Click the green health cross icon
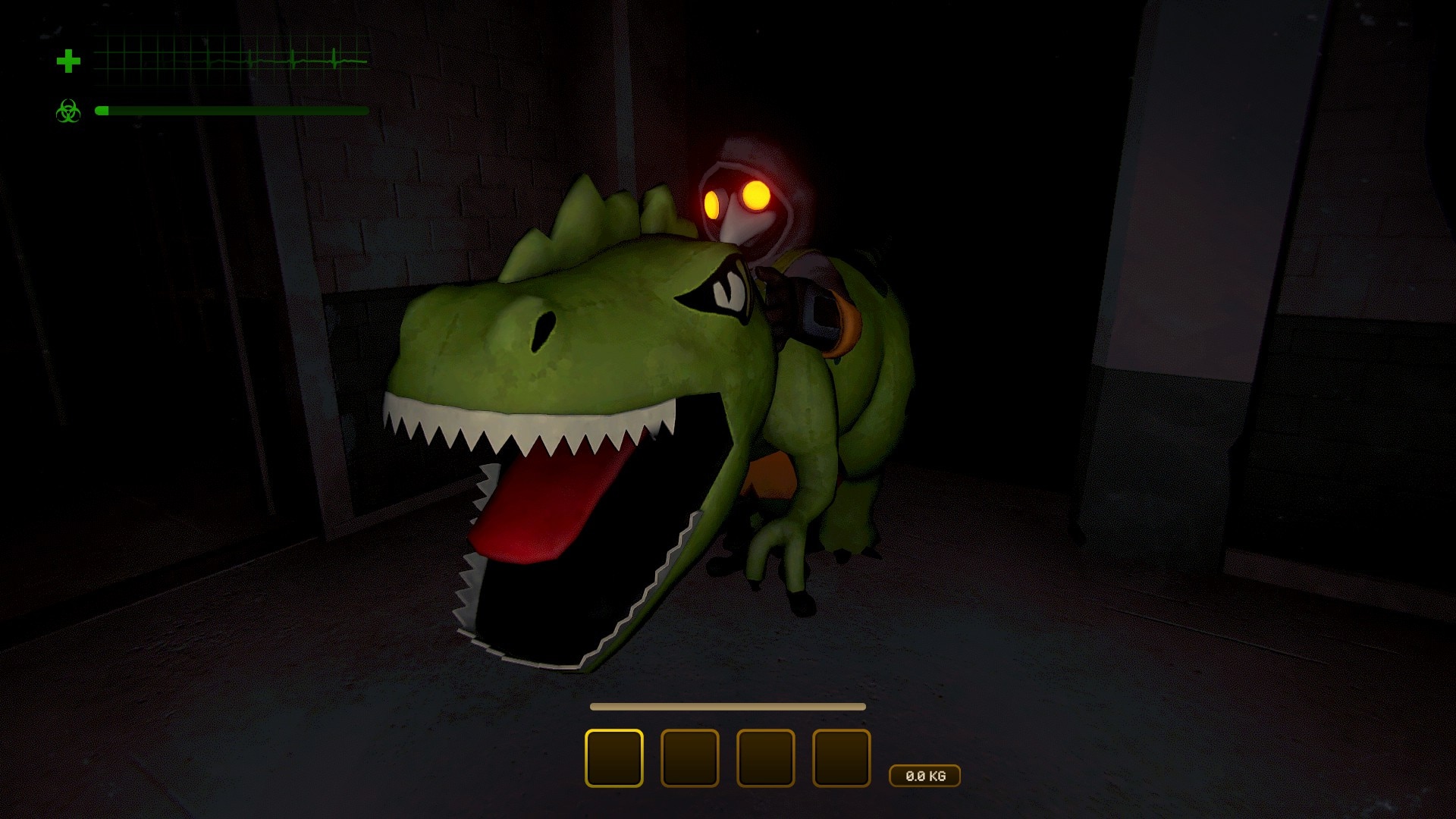 (x=68, y=61)
